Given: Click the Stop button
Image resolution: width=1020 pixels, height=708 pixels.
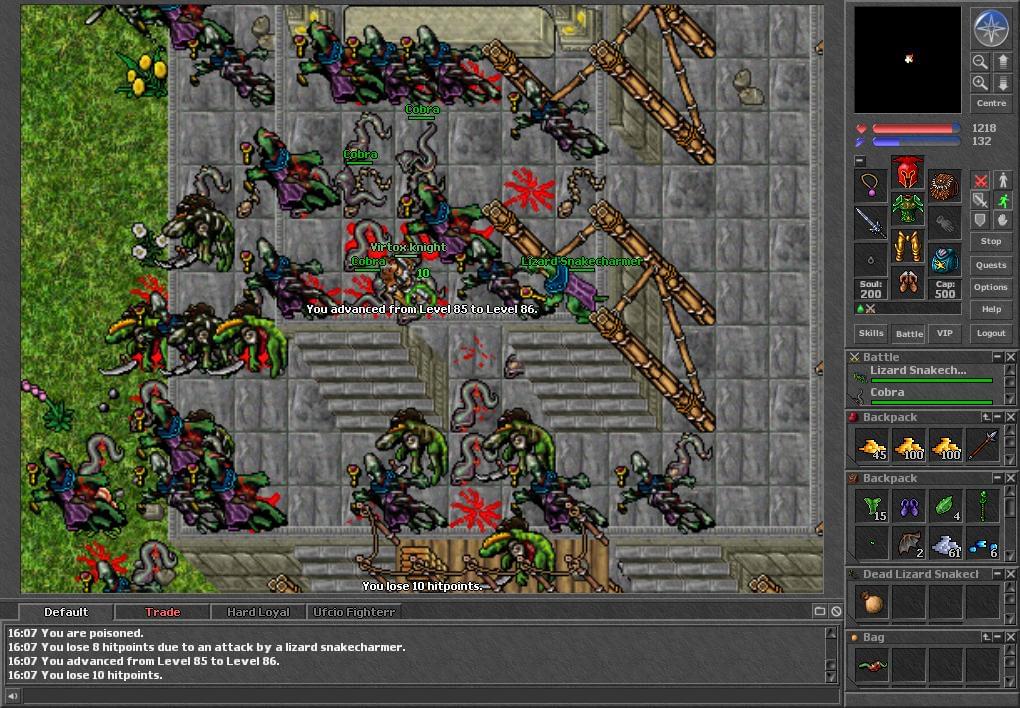Looking at the screenshot, I should tap(990, 241).
